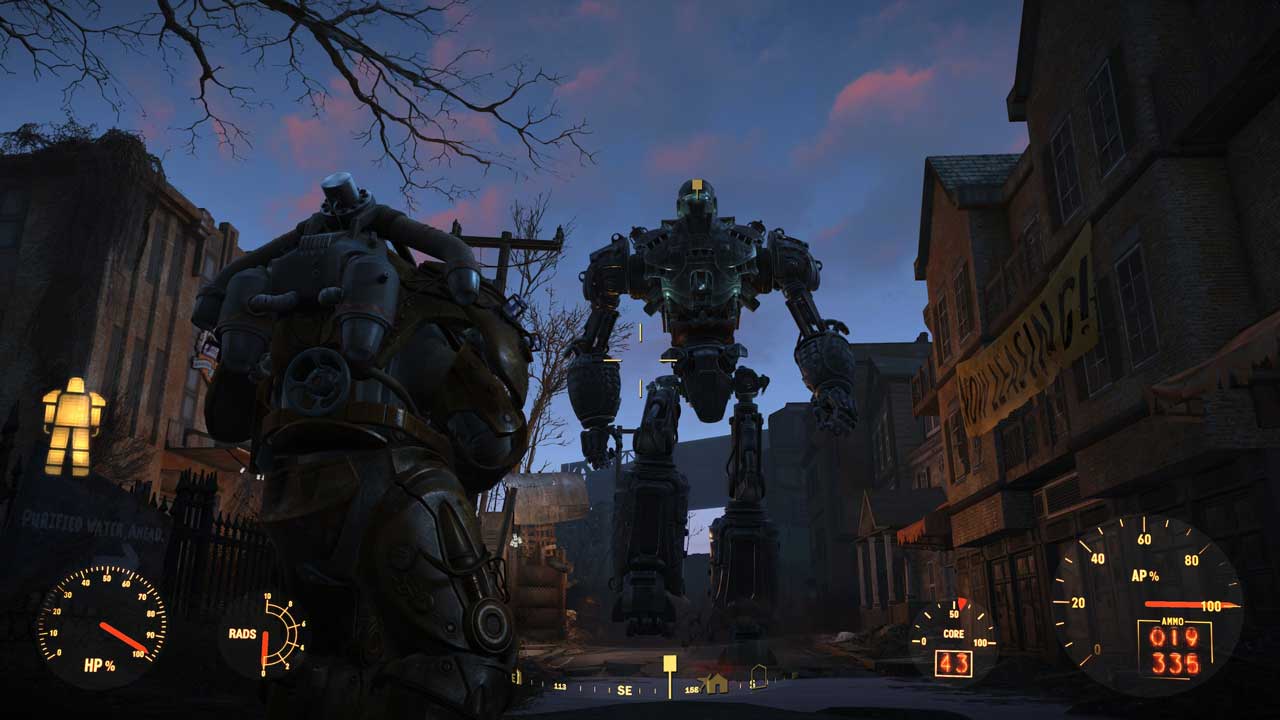1280x720 pixels.
Task: Click the yellow power armor status icon
Action: 73,425
